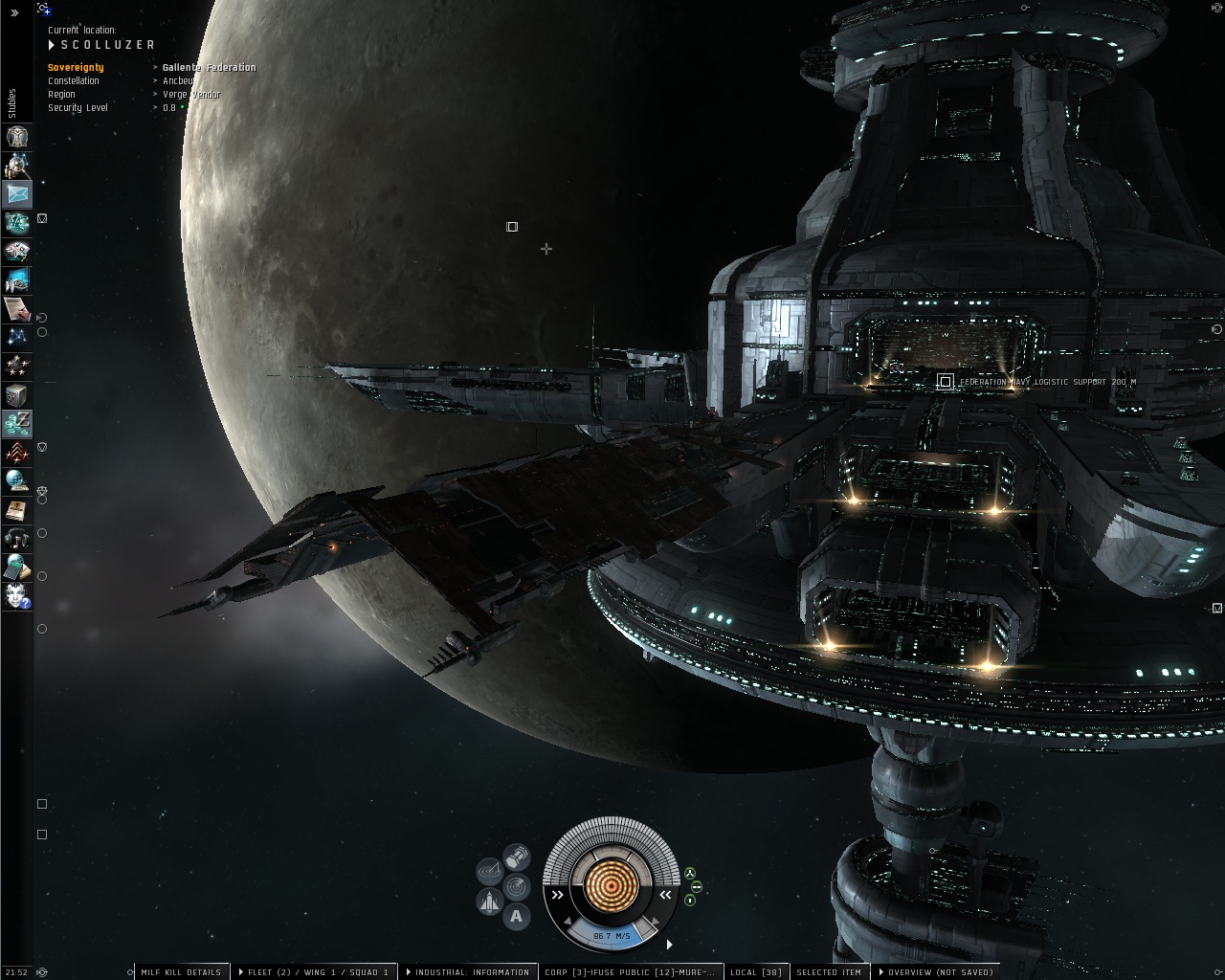Click the Federation Navy Logistic Support station bracket
Image resolution: width=1225 pixels, height=980 pixels.
coord(945,382)
